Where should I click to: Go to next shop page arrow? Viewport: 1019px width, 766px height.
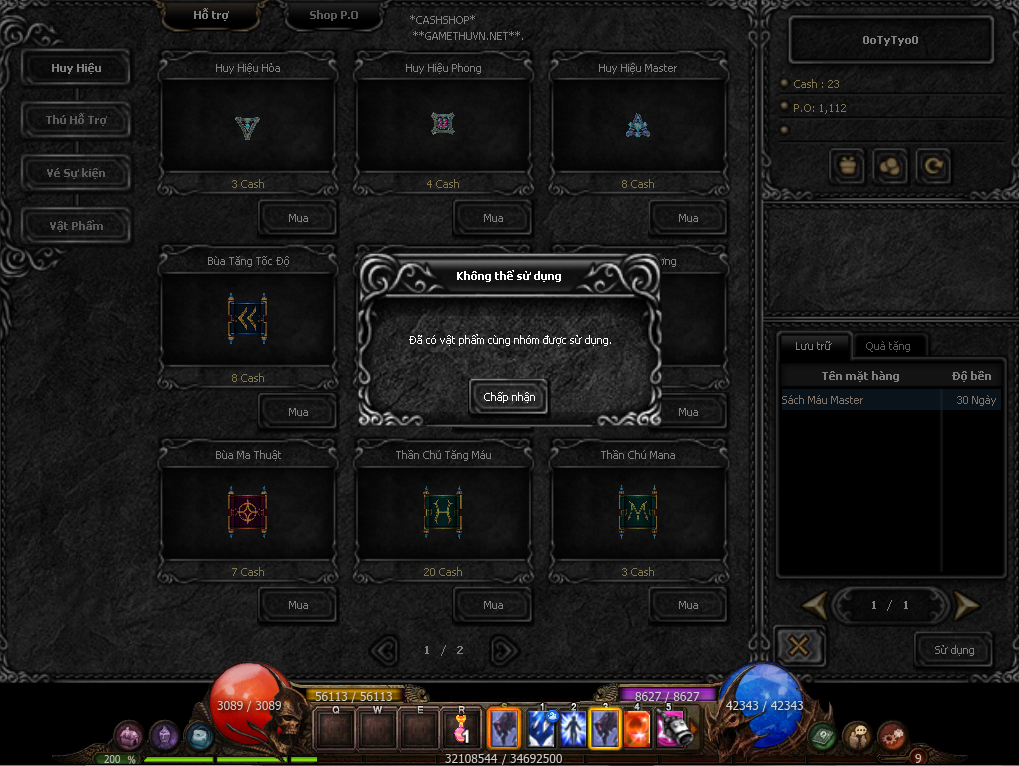(x=506, y=651)
